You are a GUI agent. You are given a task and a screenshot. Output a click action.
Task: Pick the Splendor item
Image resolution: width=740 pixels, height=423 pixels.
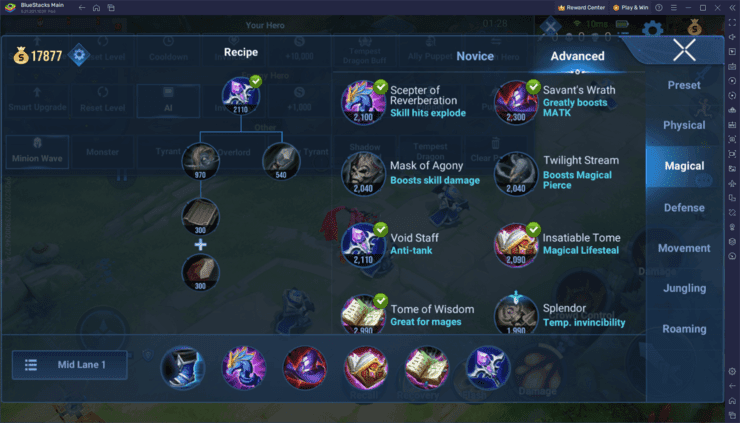[516, 314]
